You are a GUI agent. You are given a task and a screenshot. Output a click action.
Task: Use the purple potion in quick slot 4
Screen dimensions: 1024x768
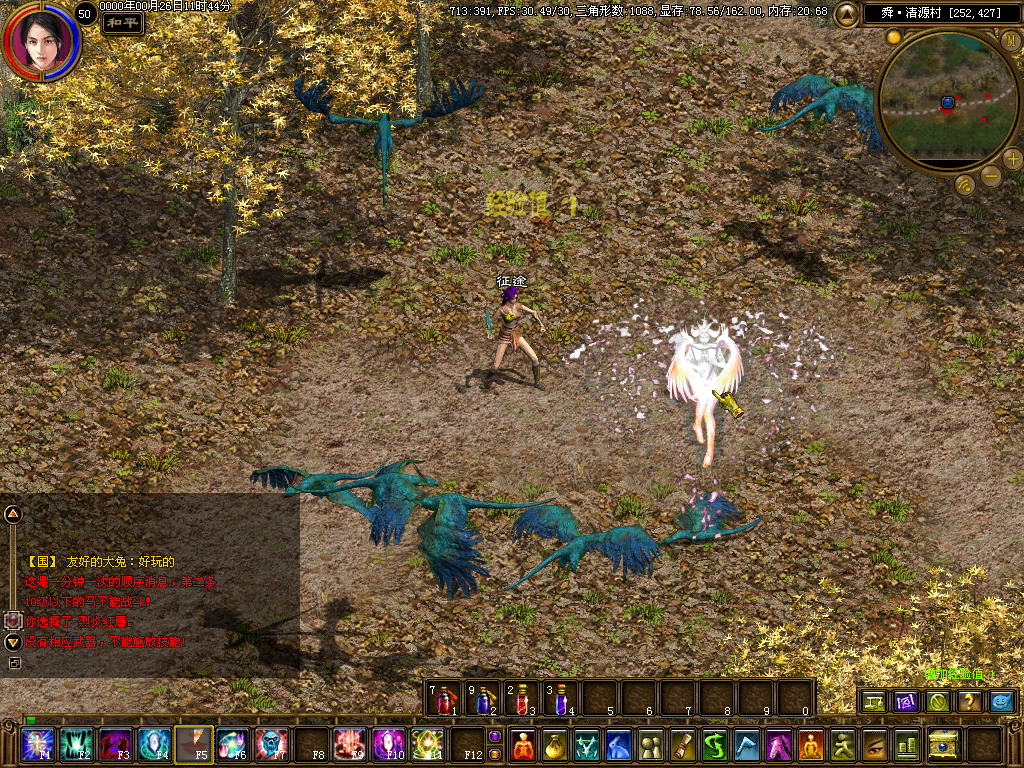point(561,699)
